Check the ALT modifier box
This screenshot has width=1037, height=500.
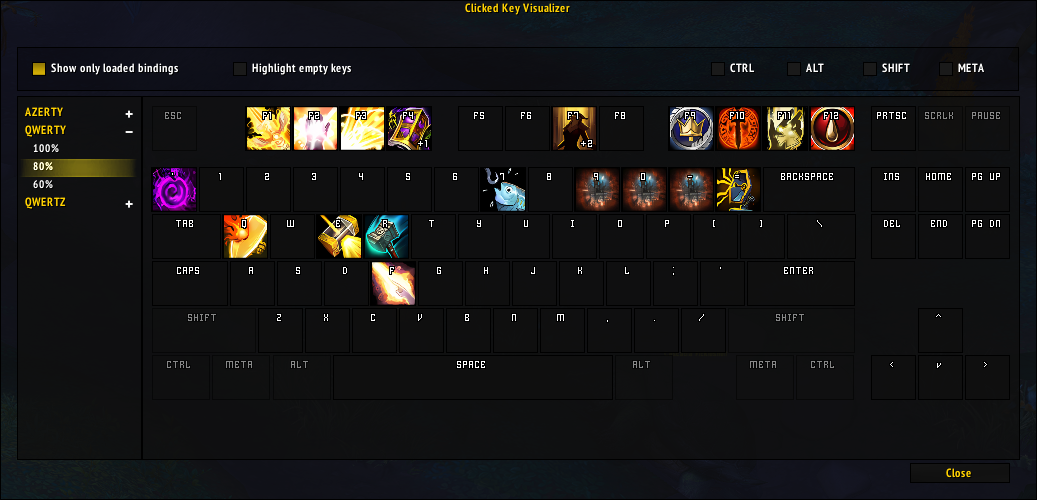point(794,69)
